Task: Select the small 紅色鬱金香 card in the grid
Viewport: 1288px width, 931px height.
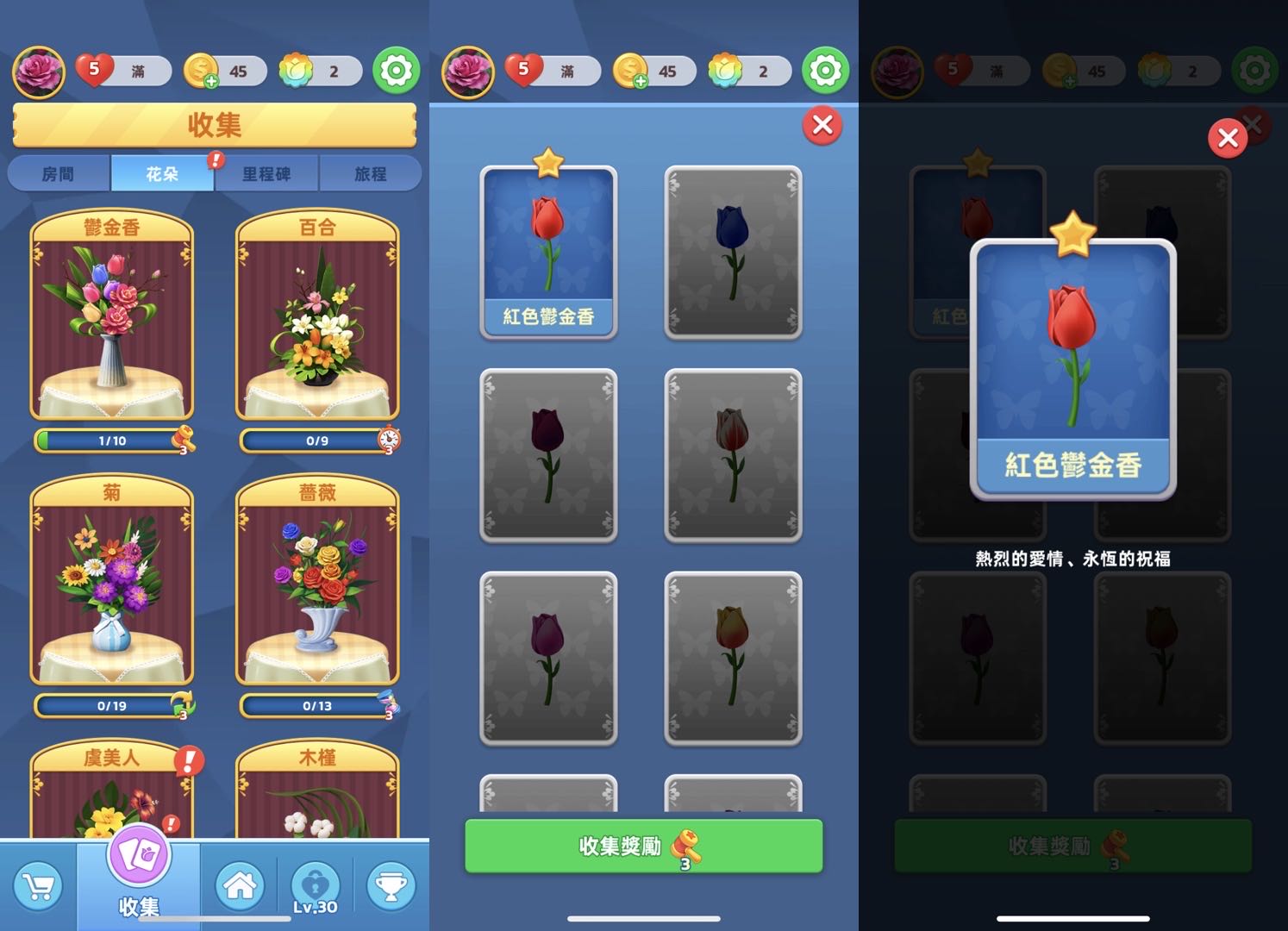Action: 548,252
